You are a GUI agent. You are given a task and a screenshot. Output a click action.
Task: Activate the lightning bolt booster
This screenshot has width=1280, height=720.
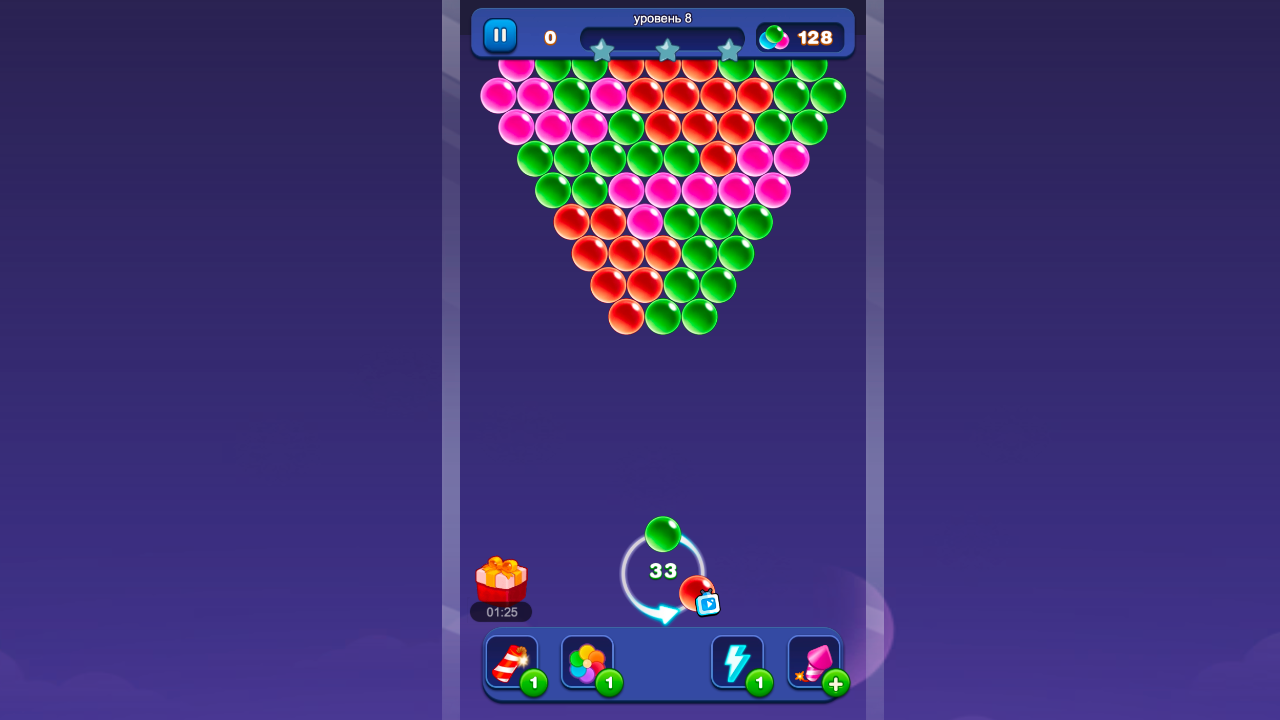click(x=737, y=661)
